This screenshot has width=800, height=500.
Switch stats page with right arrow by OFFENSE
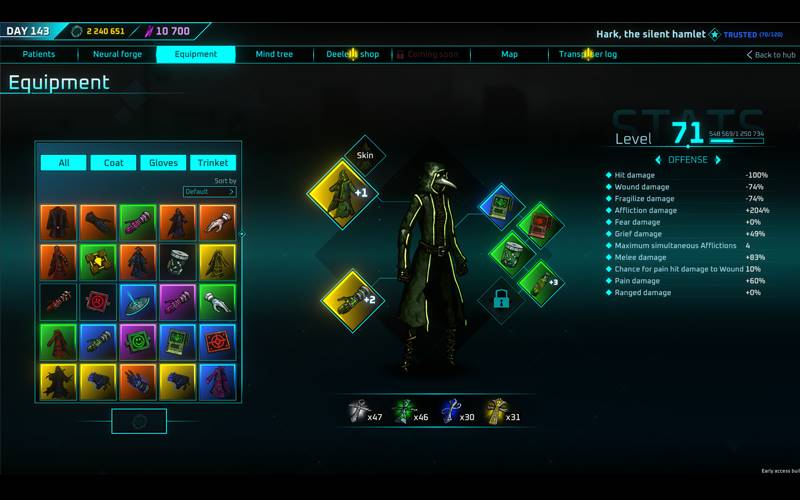[x=717, y=159]
